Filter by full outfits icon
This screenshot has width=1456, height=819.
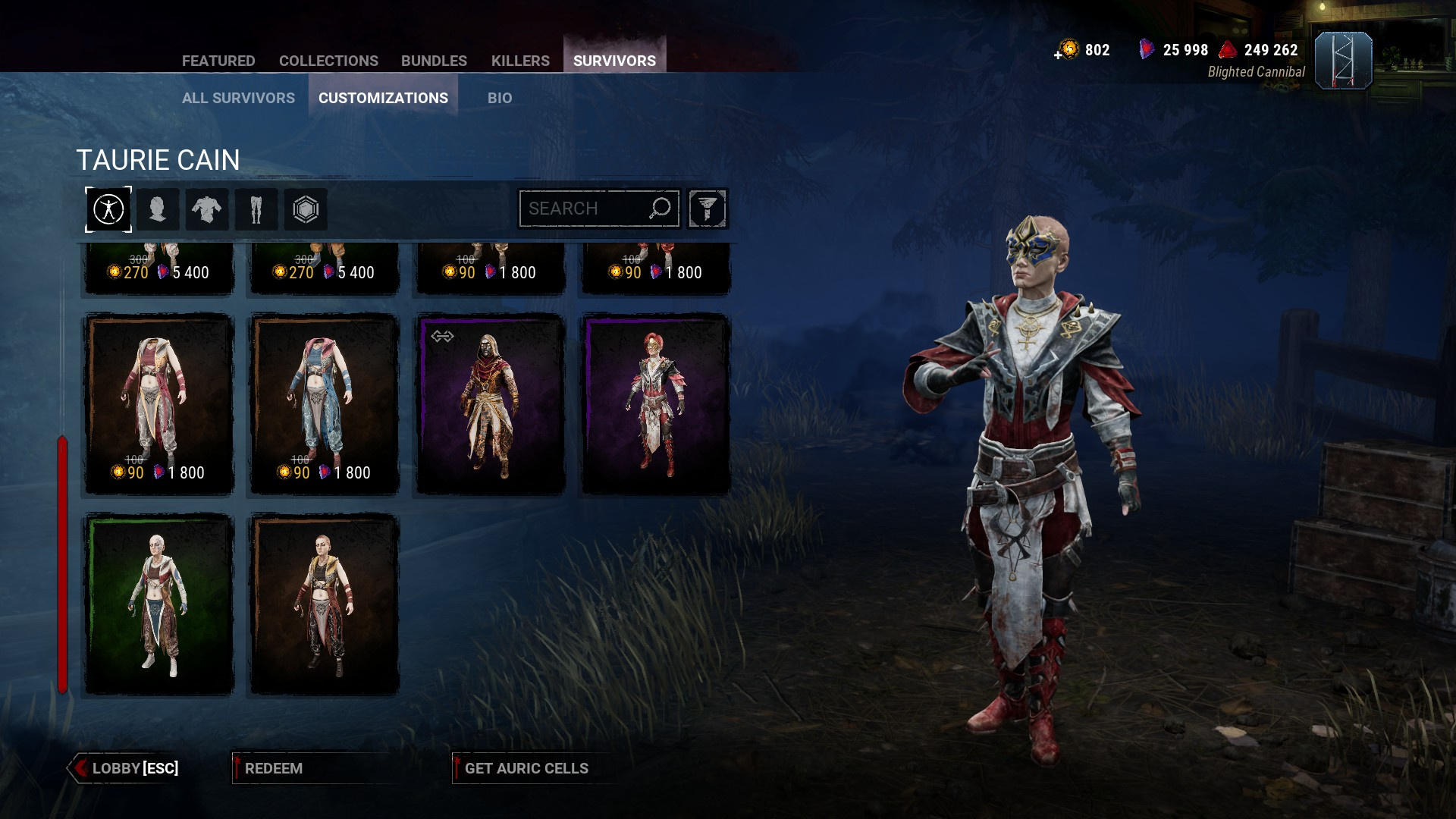pyautogui.click(x=108, y=209)
